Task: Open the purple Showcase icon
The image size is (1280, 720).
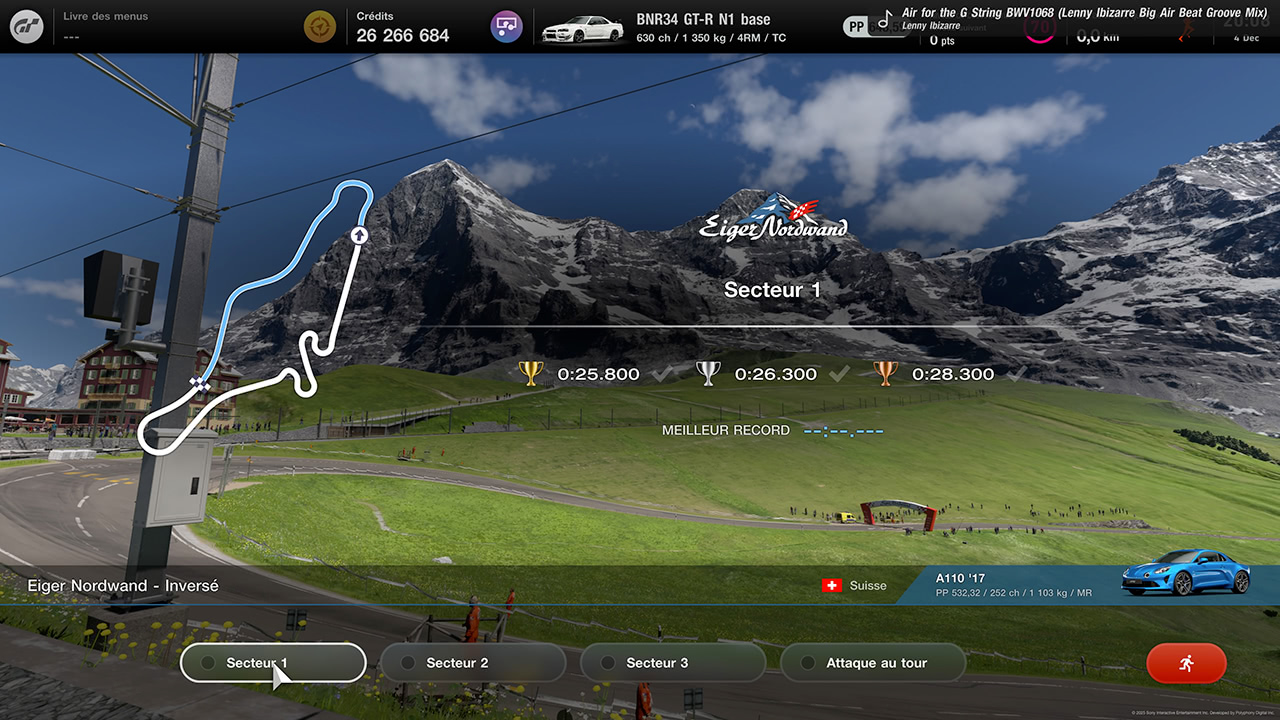Action: 506,26
